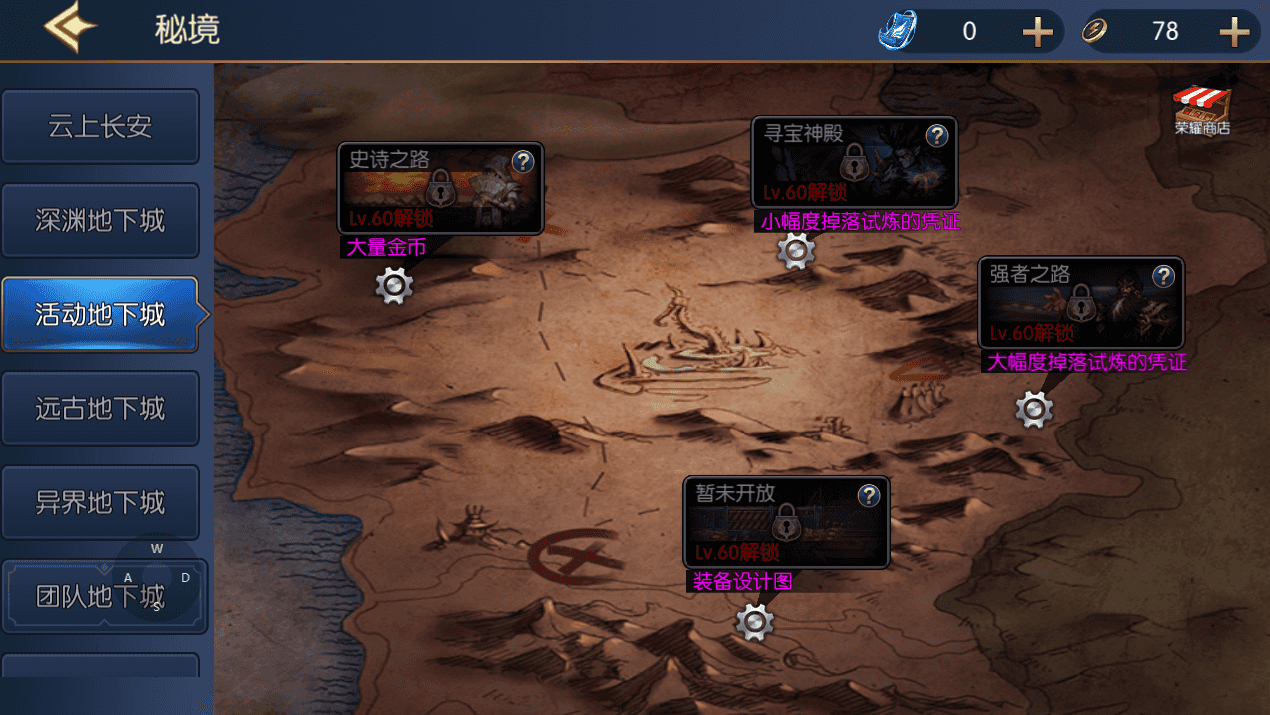Choose the 活动地下城 tab

click(x=100, y=315)
